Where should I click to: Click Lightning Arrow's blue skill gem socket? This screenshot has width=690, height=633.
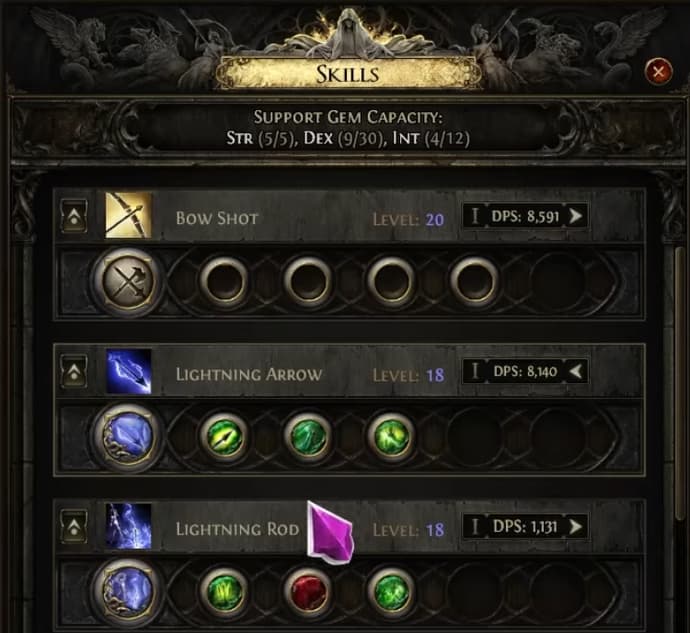coord(129,437)
